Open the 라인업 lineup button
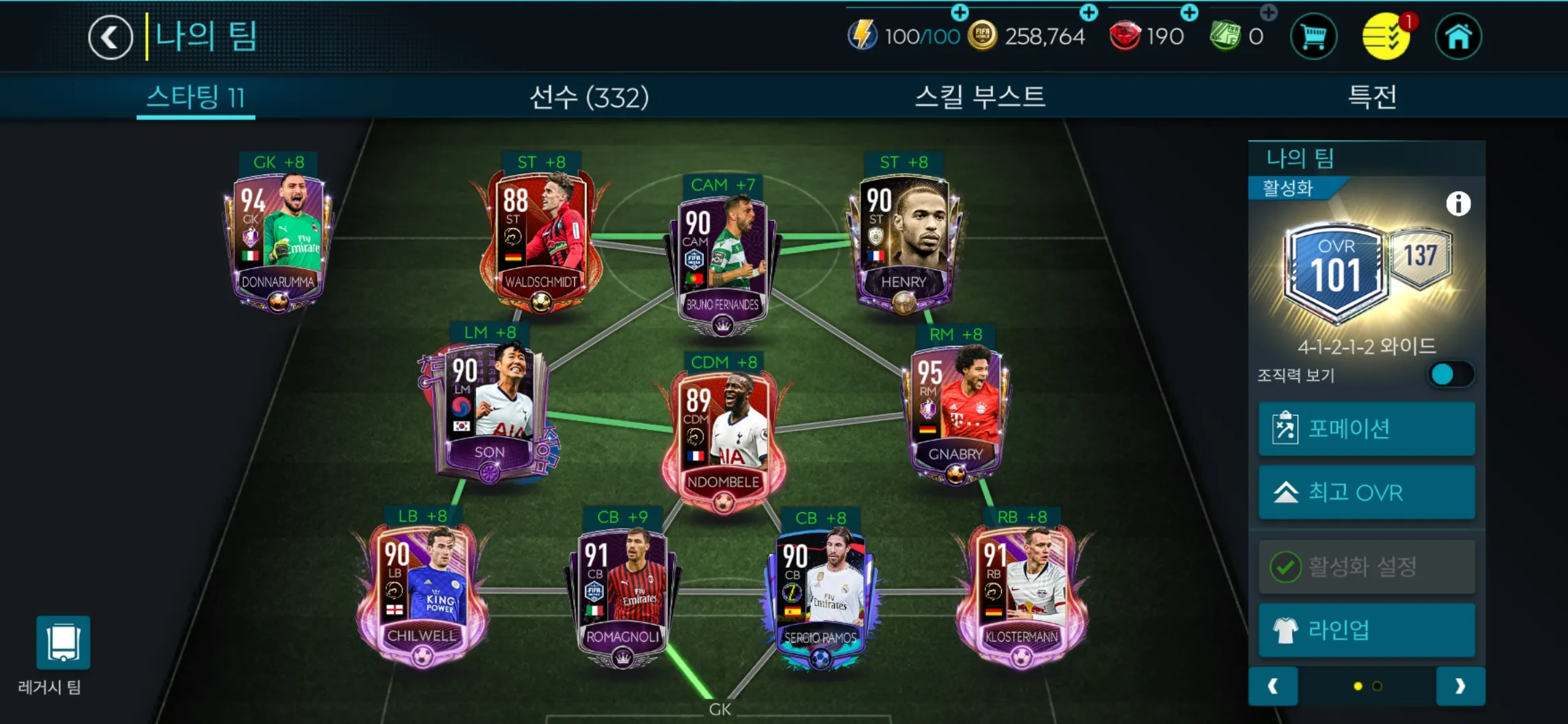 point(1366,630)
